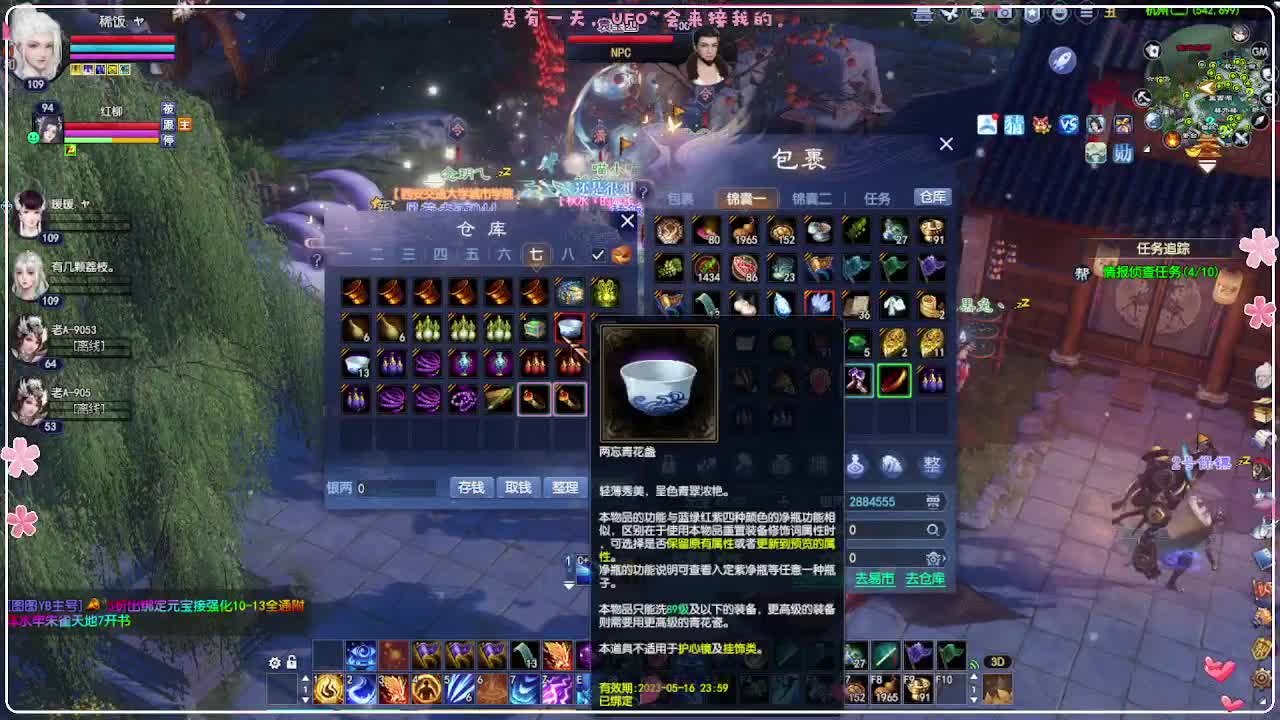1280x720 pixels.
Task: Click the fox event icon in the top-right row
Action: pyautogui.click(x=1041, y=124)
